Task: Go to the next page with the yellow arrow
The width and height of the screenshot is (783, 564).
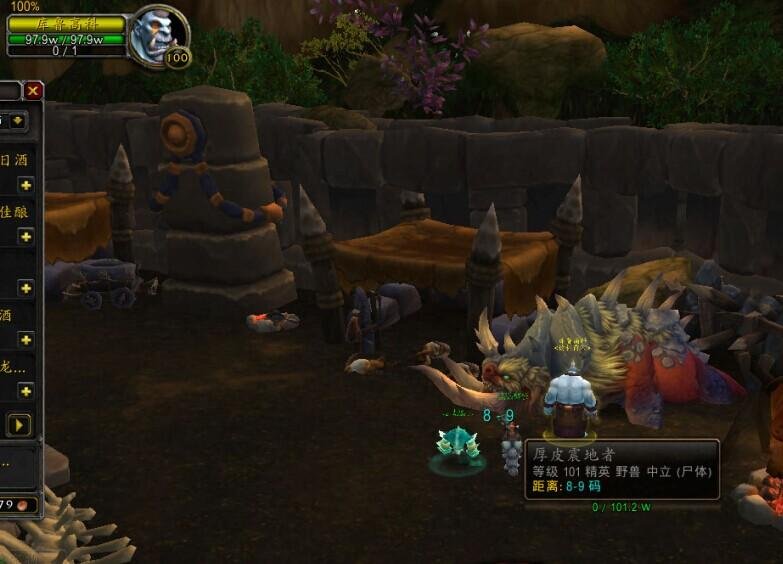Action: point(18,425)
